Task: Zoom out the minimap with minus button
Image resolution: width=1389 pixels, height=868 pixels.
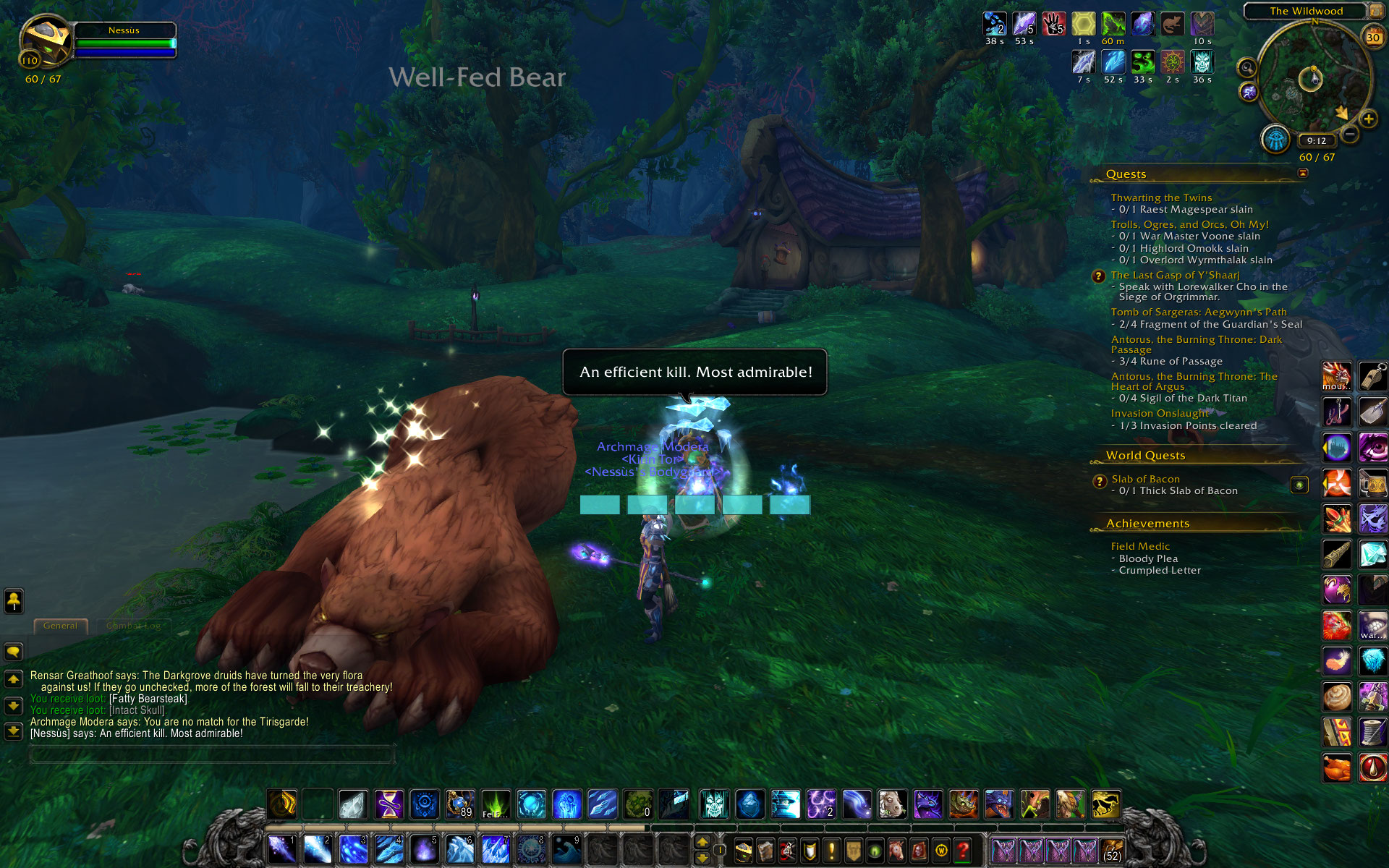Action: (x=1349, y=134)
